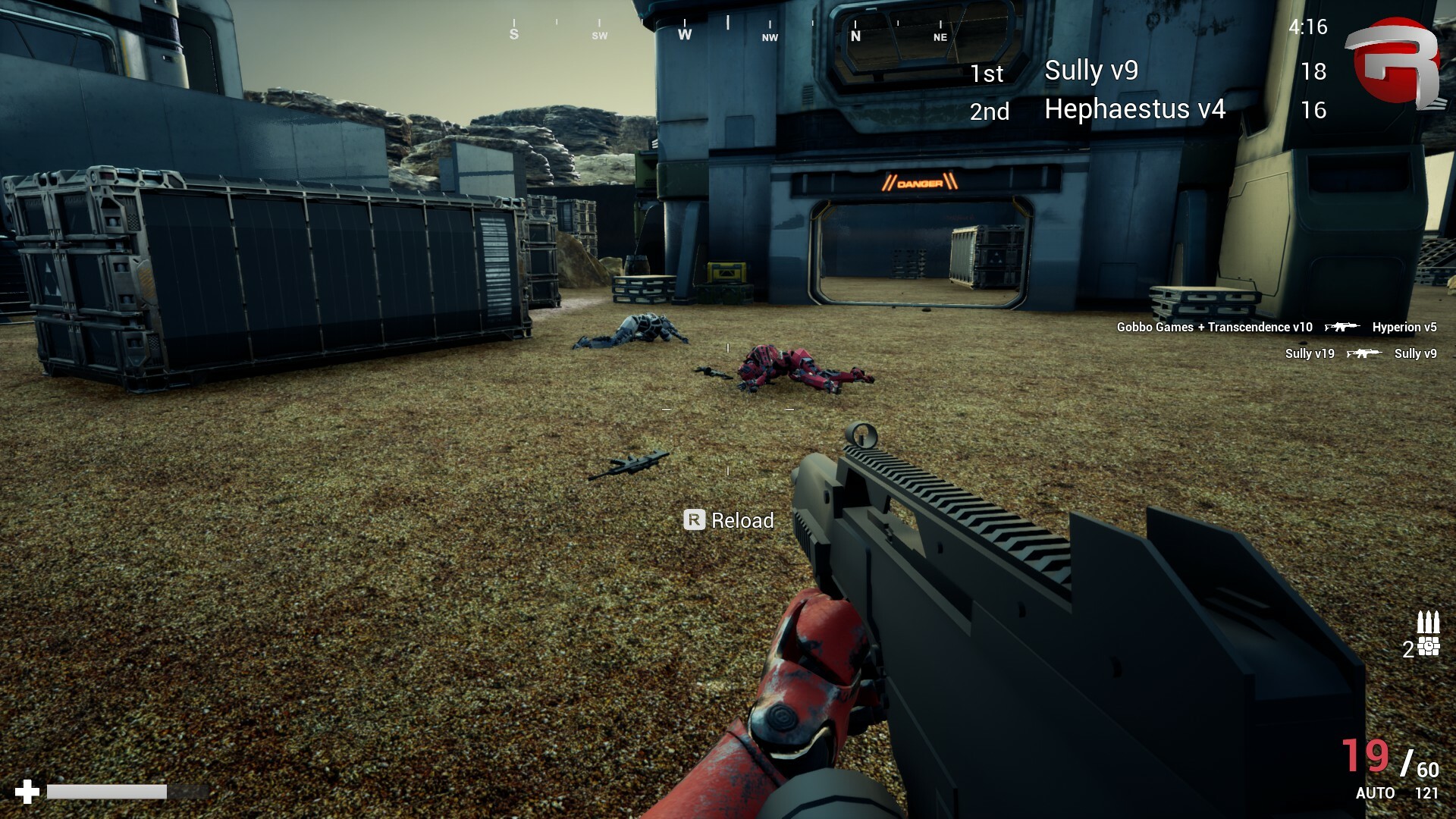Click the grenade count icon
Image resolution: width=1456 pixels, height=819 pixels.
[1428, 647]
